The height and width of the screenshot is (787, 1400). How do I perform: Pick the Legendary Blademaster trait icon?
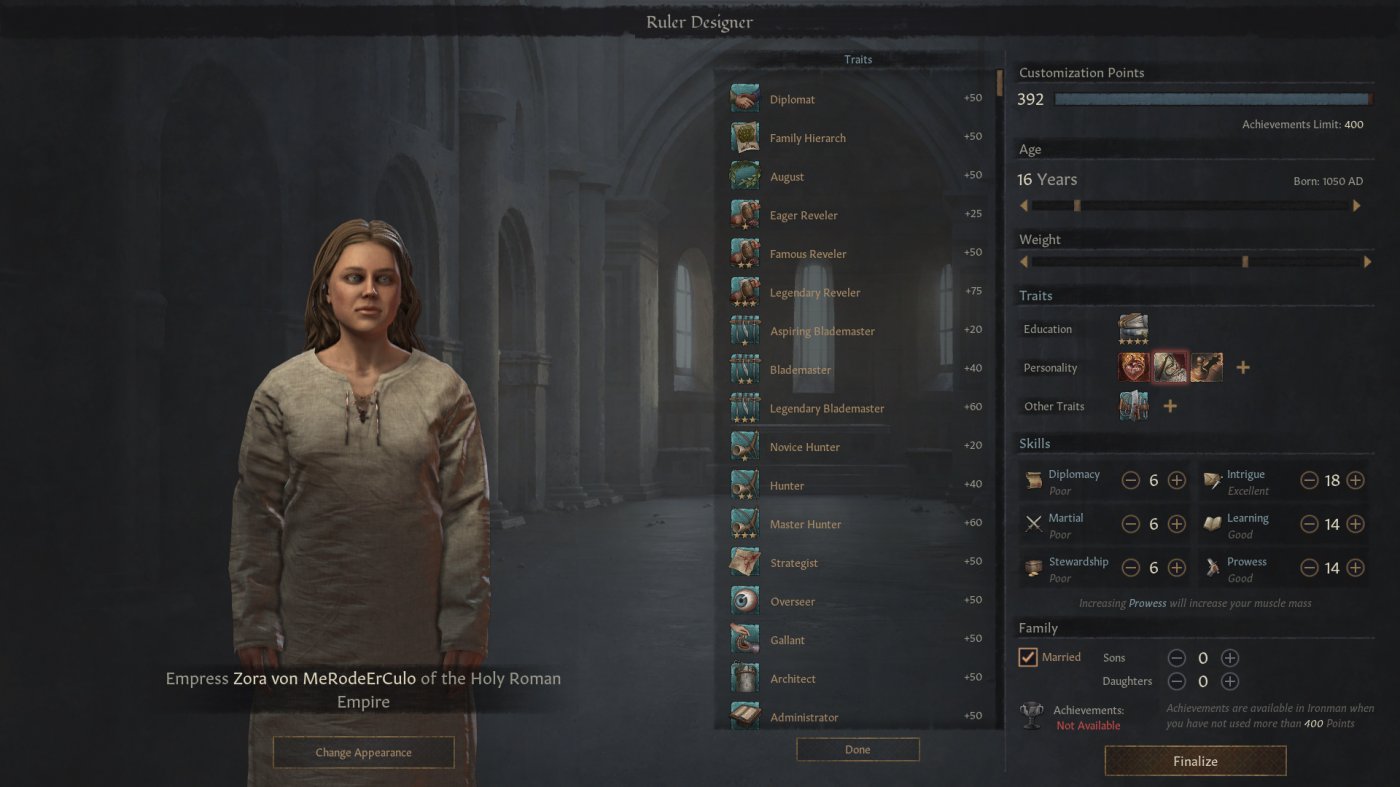pyautogui.click(x=744, y=408)
